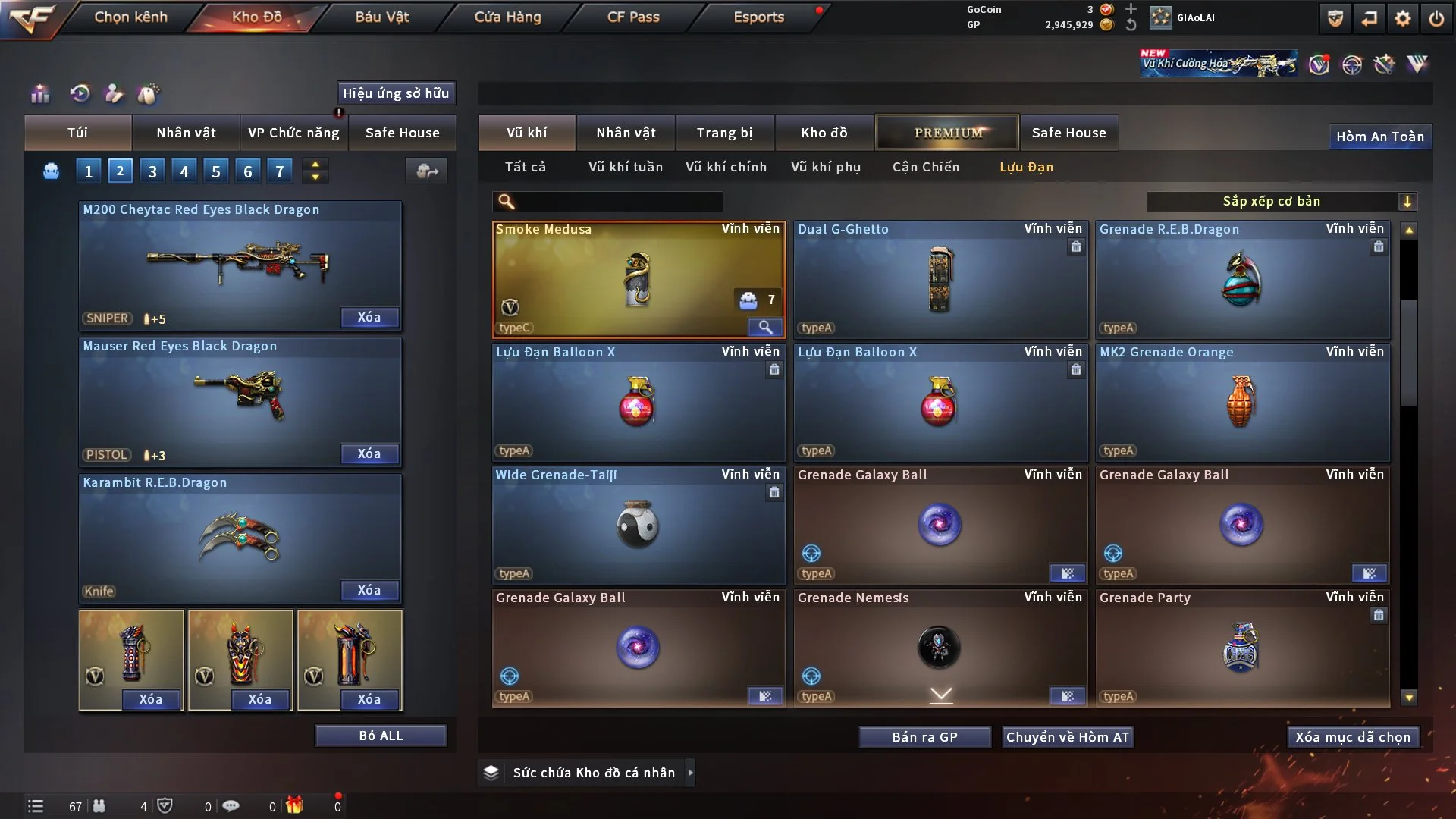Click Bỏ ALL to unequip everything
The image size is (1456, 819).
[381, 736]
